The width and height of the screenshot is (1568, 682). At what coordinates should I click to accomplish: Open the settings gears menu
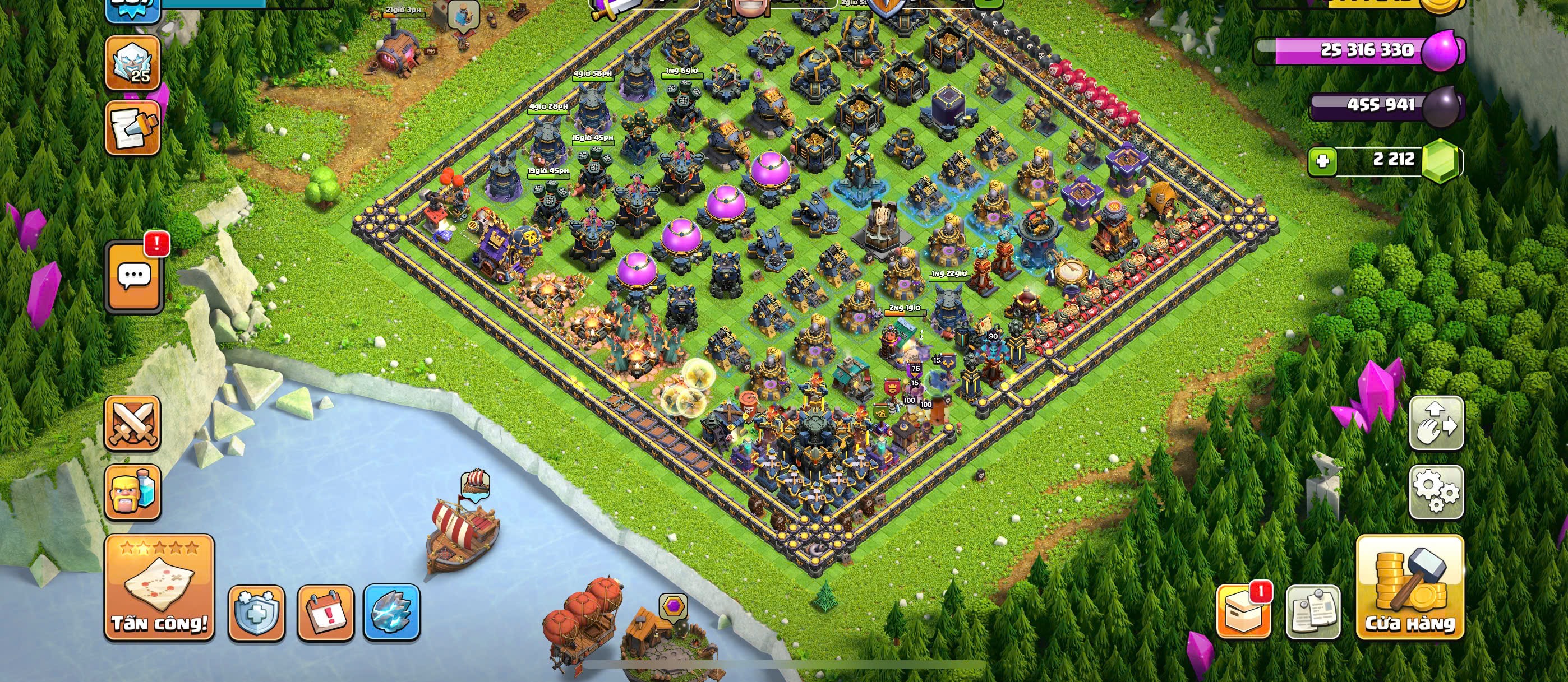pos(1437,491)
